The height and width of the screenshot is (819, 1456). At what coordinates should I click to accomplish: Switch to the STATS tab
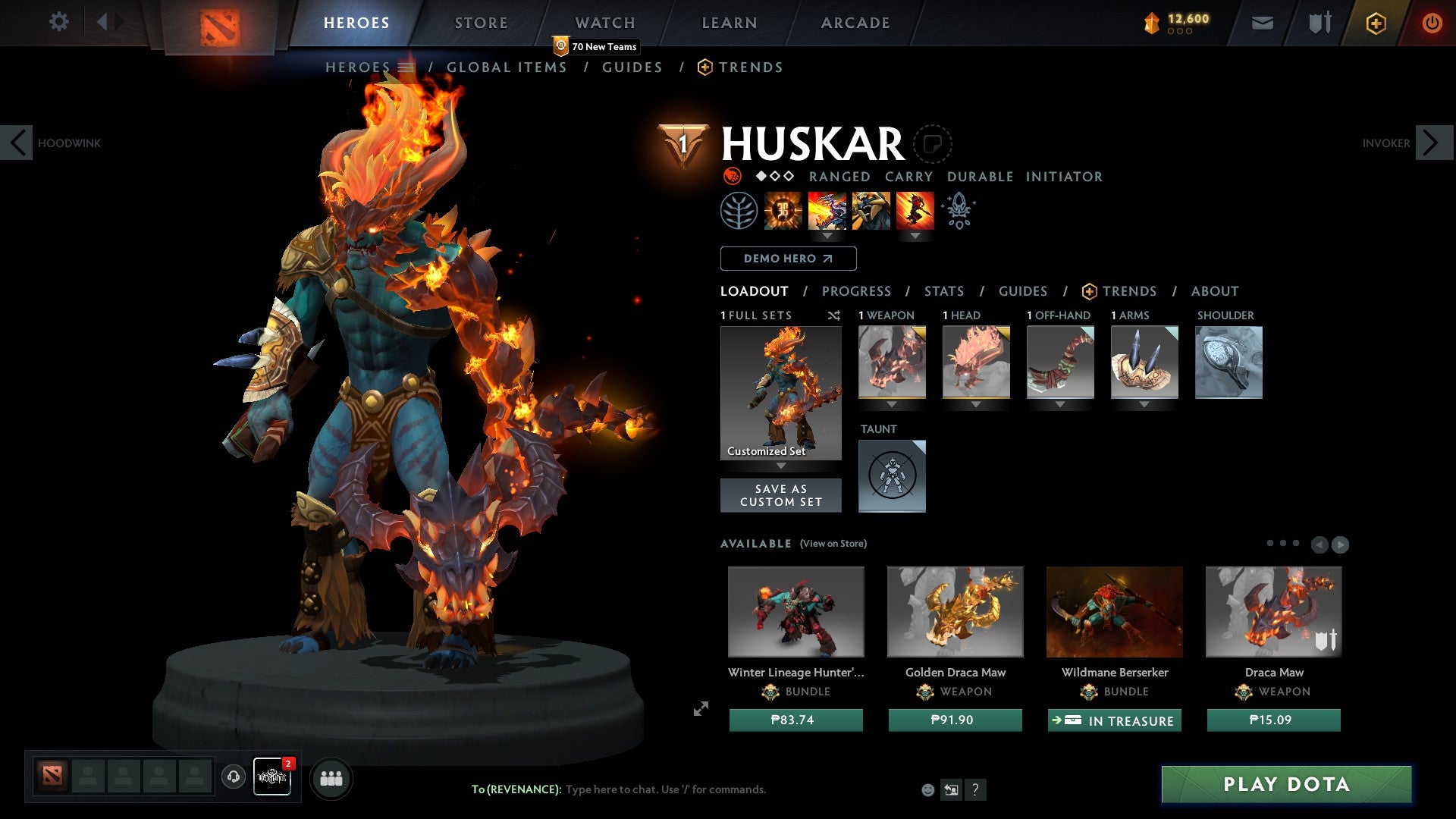944,291
